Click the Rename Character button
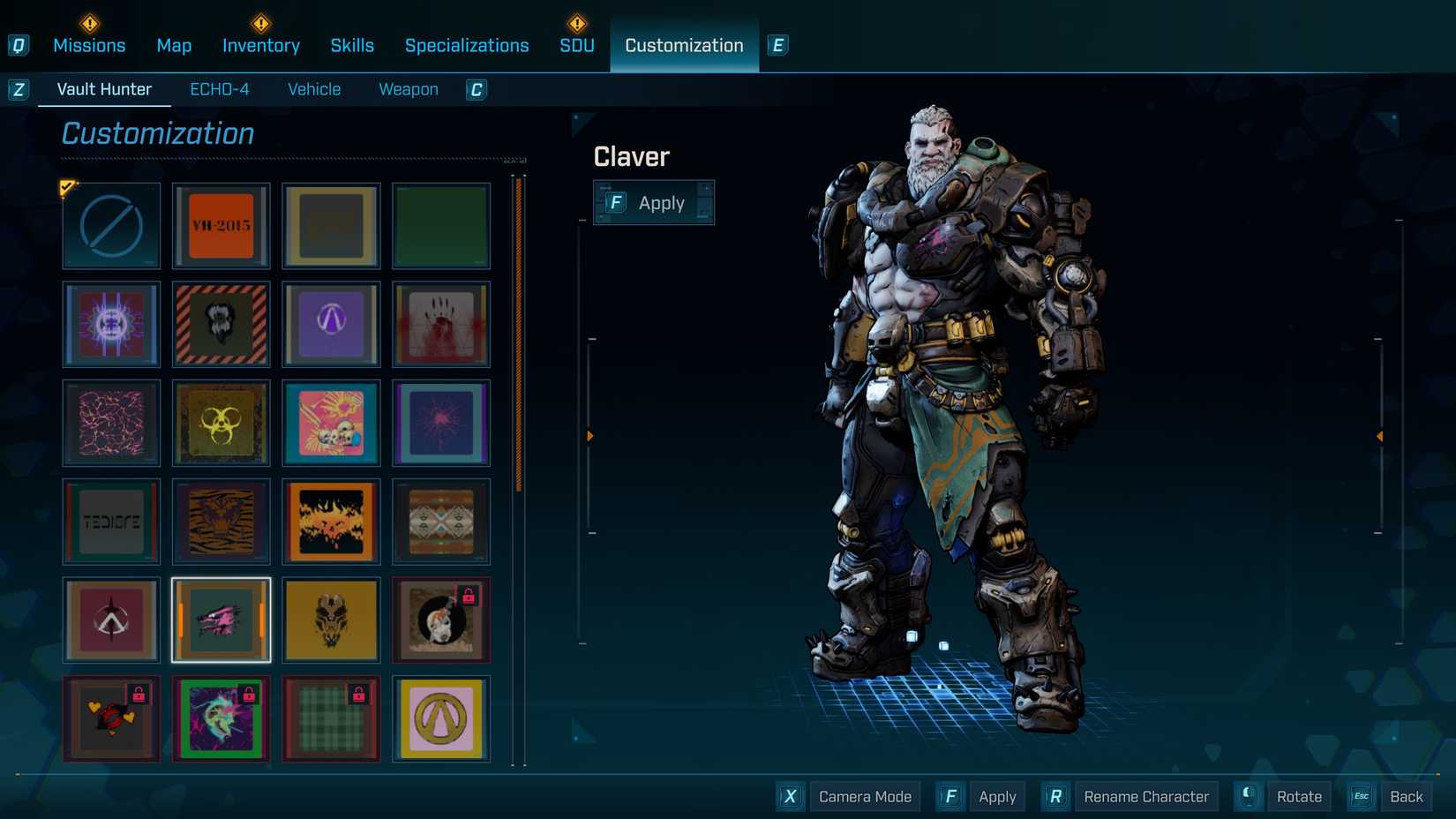 tap(1145, 795)
